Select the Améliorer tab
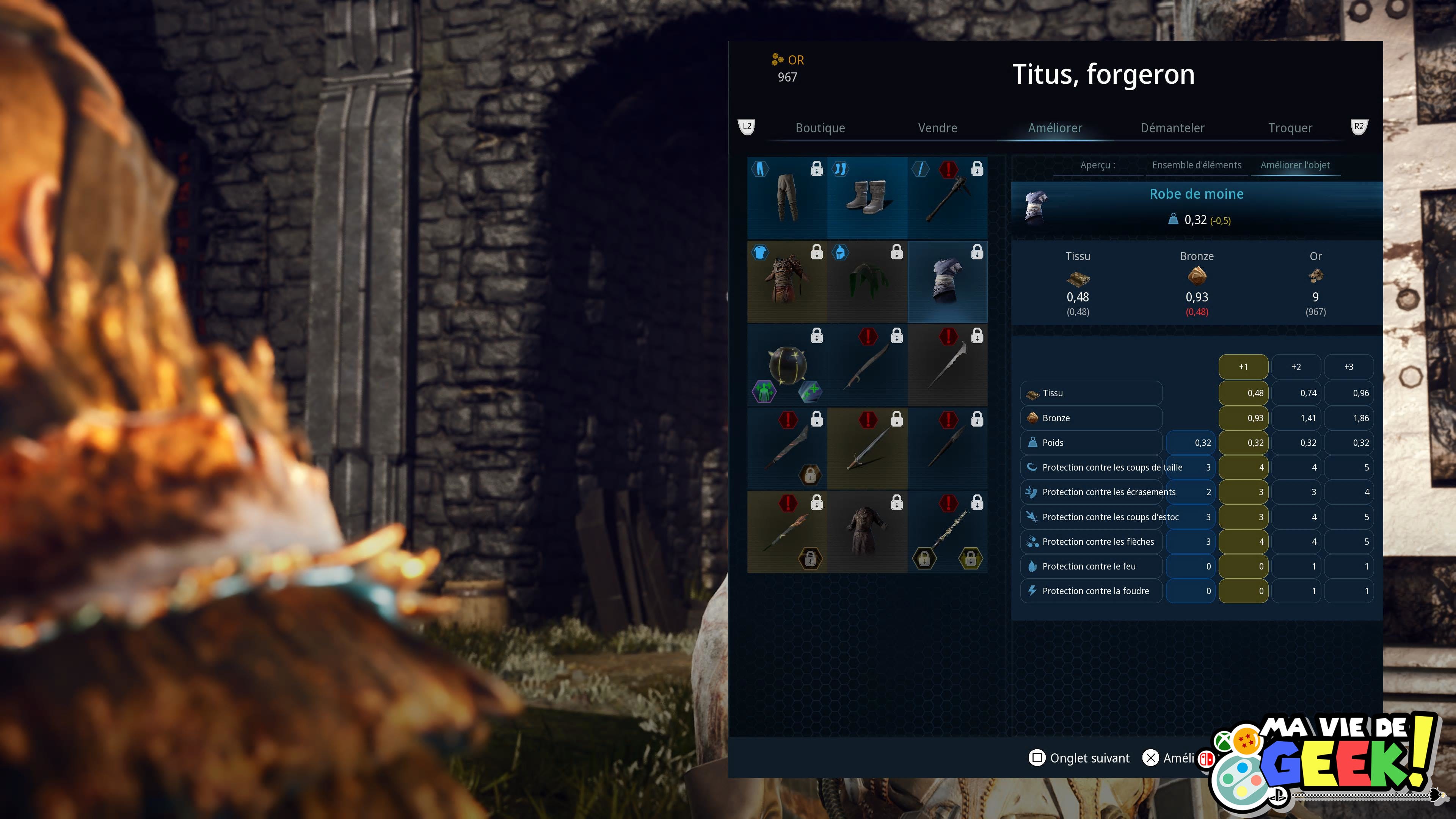 pyautogui.click(x=1055, y=128)
